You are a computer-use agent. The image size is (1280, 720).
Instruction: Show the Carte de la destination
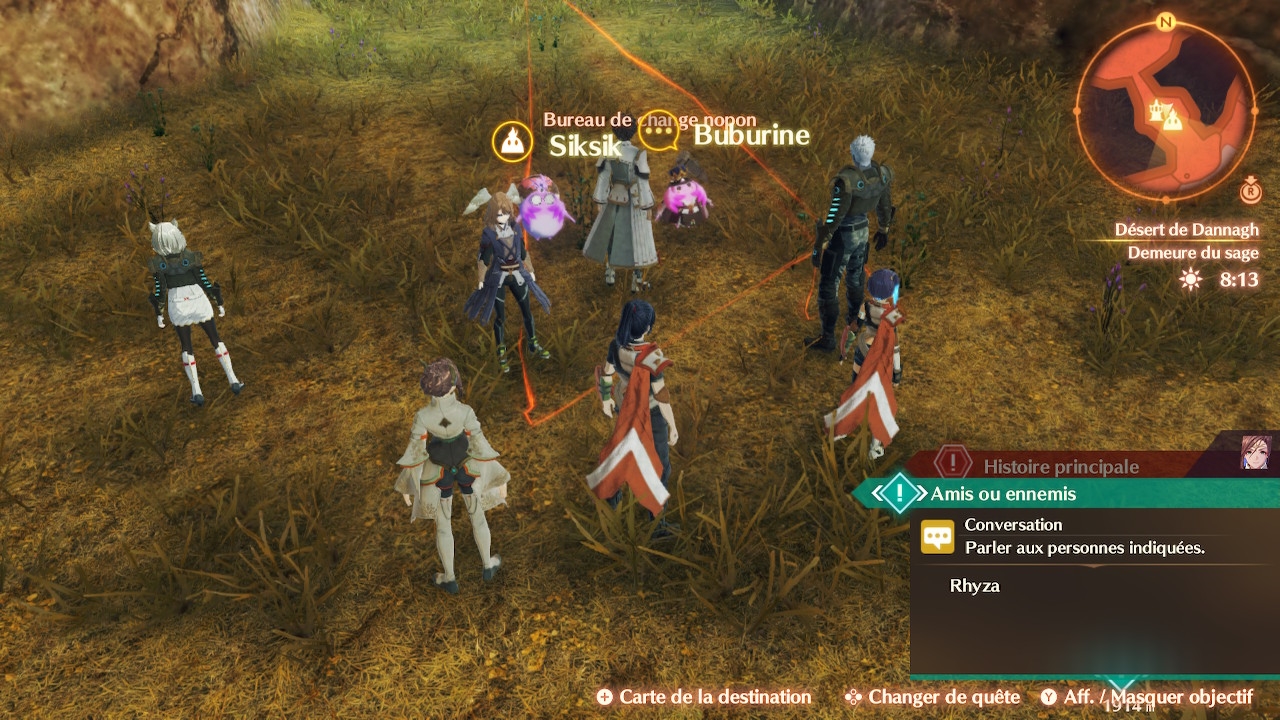(704, 697)
